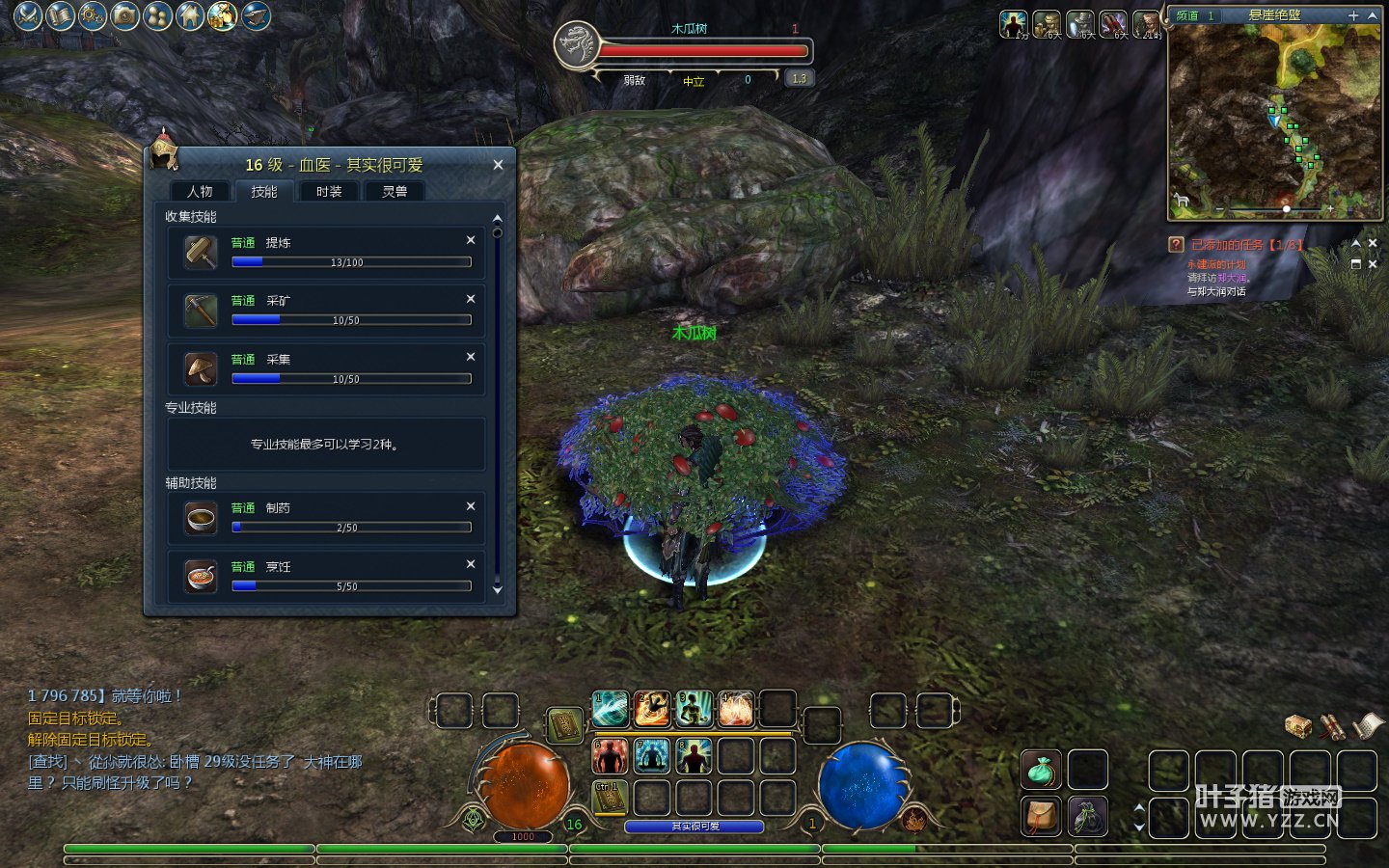Viewport: 1389px width, 868px height.
Task: Open the anvil crafting menu icon
Action: click(x=256, y=15)
